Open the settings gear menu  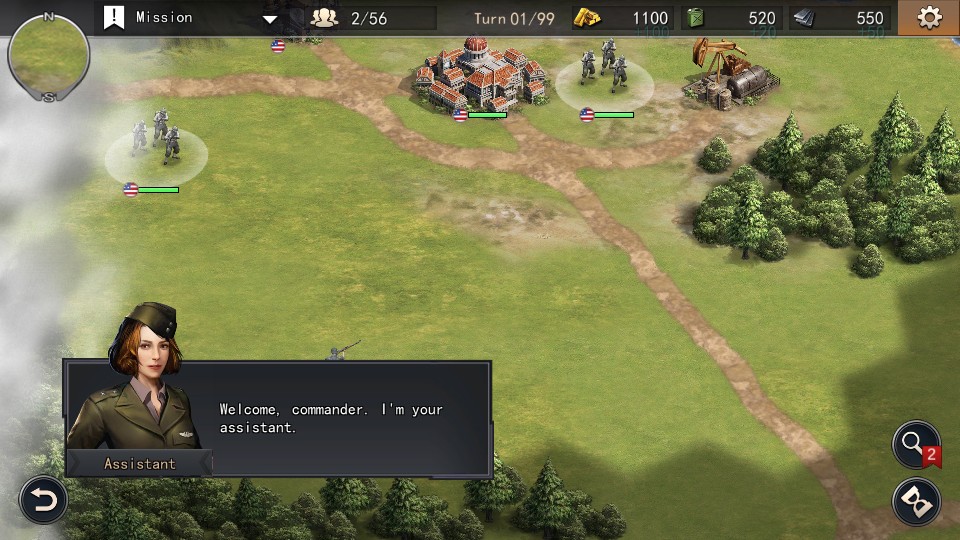929,18
